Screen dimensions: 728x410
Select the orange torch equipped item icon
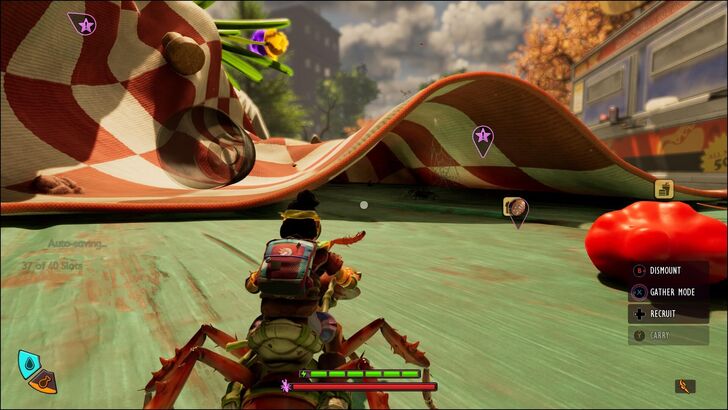(684, 386)
